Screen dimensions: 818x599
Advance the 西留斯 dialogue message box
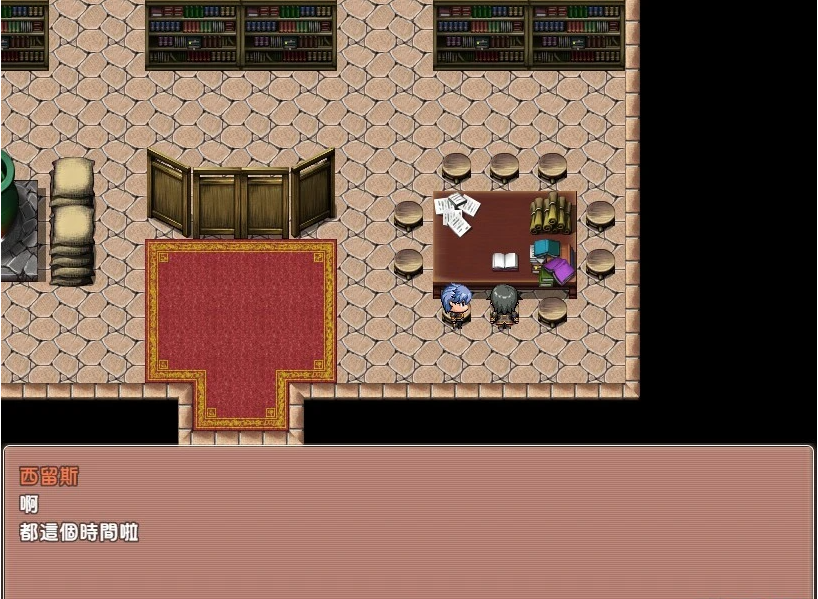click(408, 521)
